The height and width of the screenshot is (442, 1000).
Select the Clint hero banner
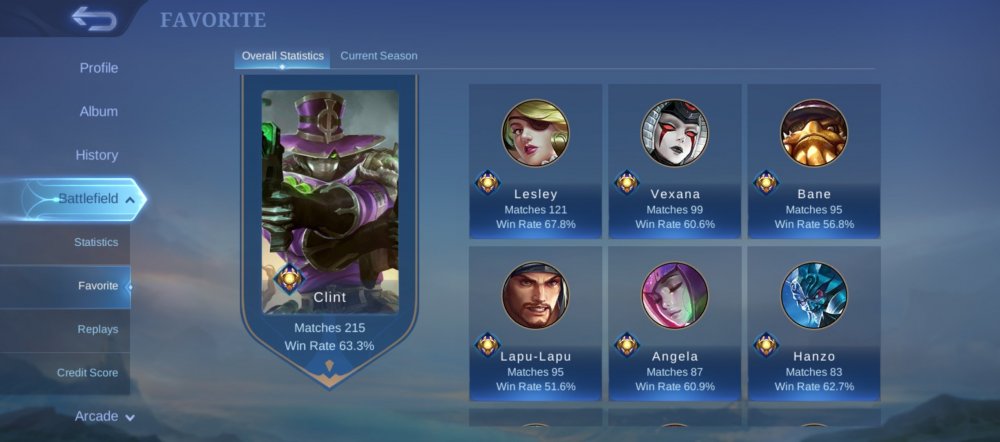click(x=329, y=218)
